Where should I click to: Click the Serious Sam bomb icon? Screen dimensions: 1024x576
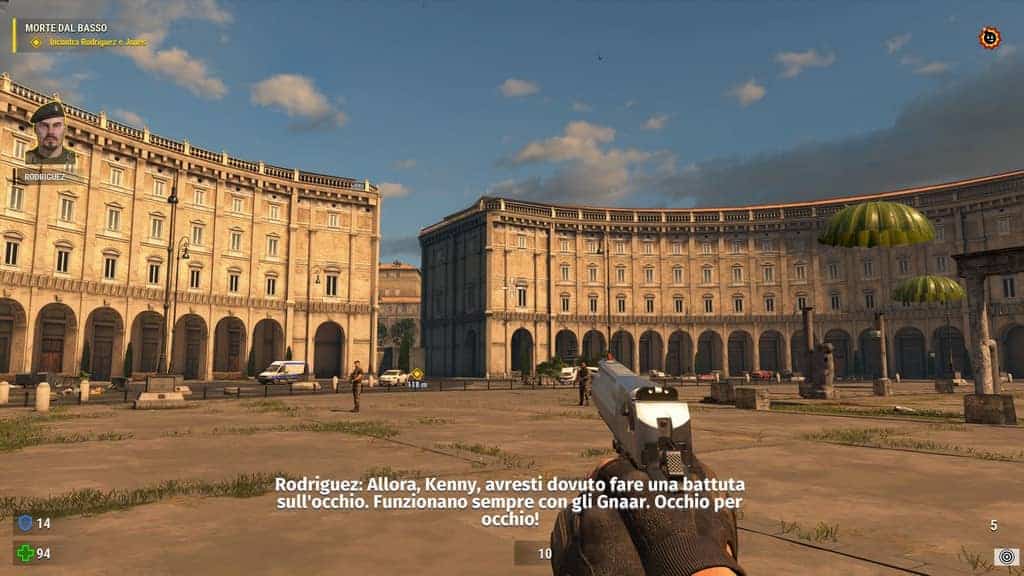click(989, 38)
